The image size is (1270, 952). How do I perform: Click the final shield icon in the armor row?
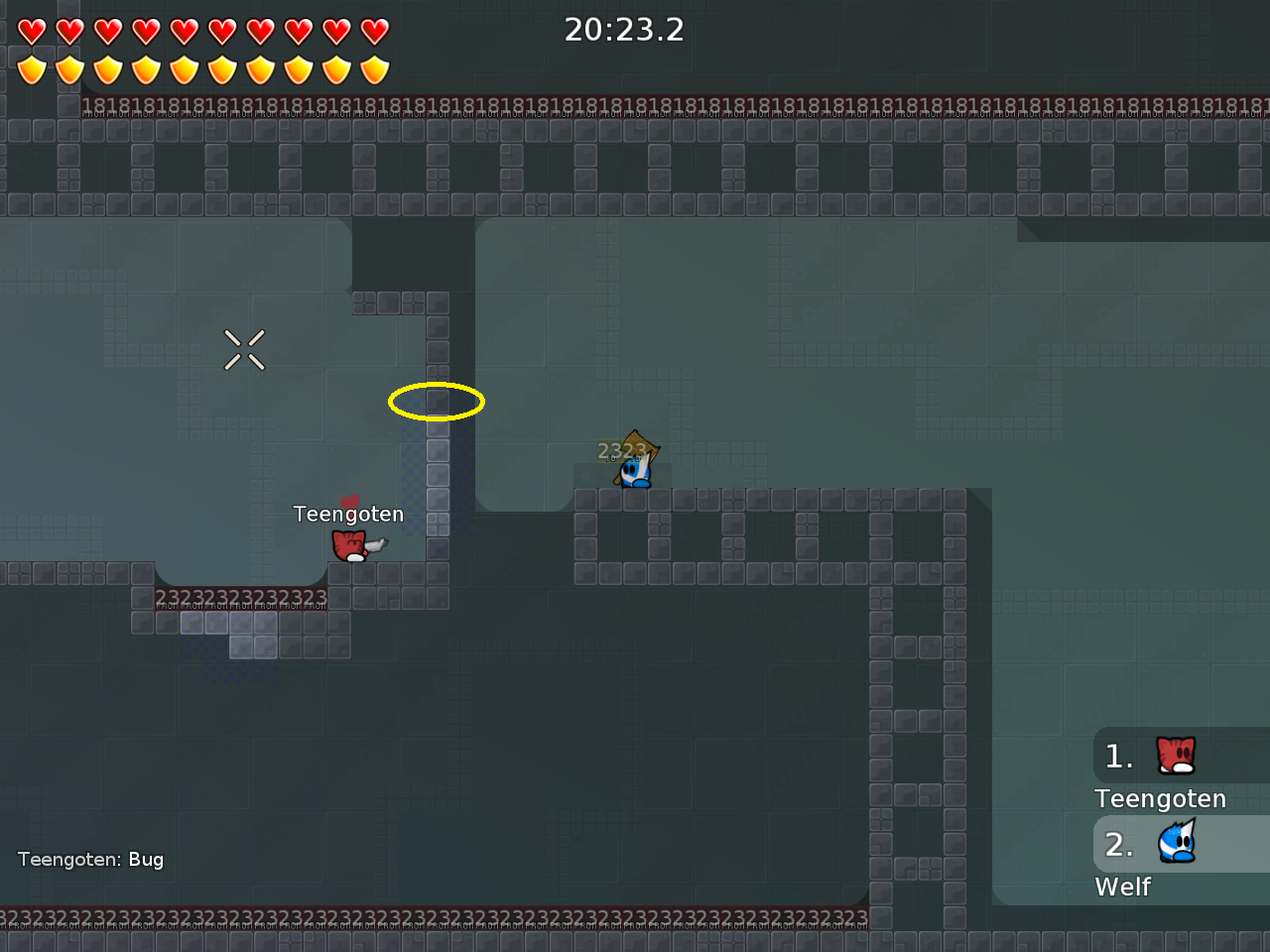[x=374, y=69]
